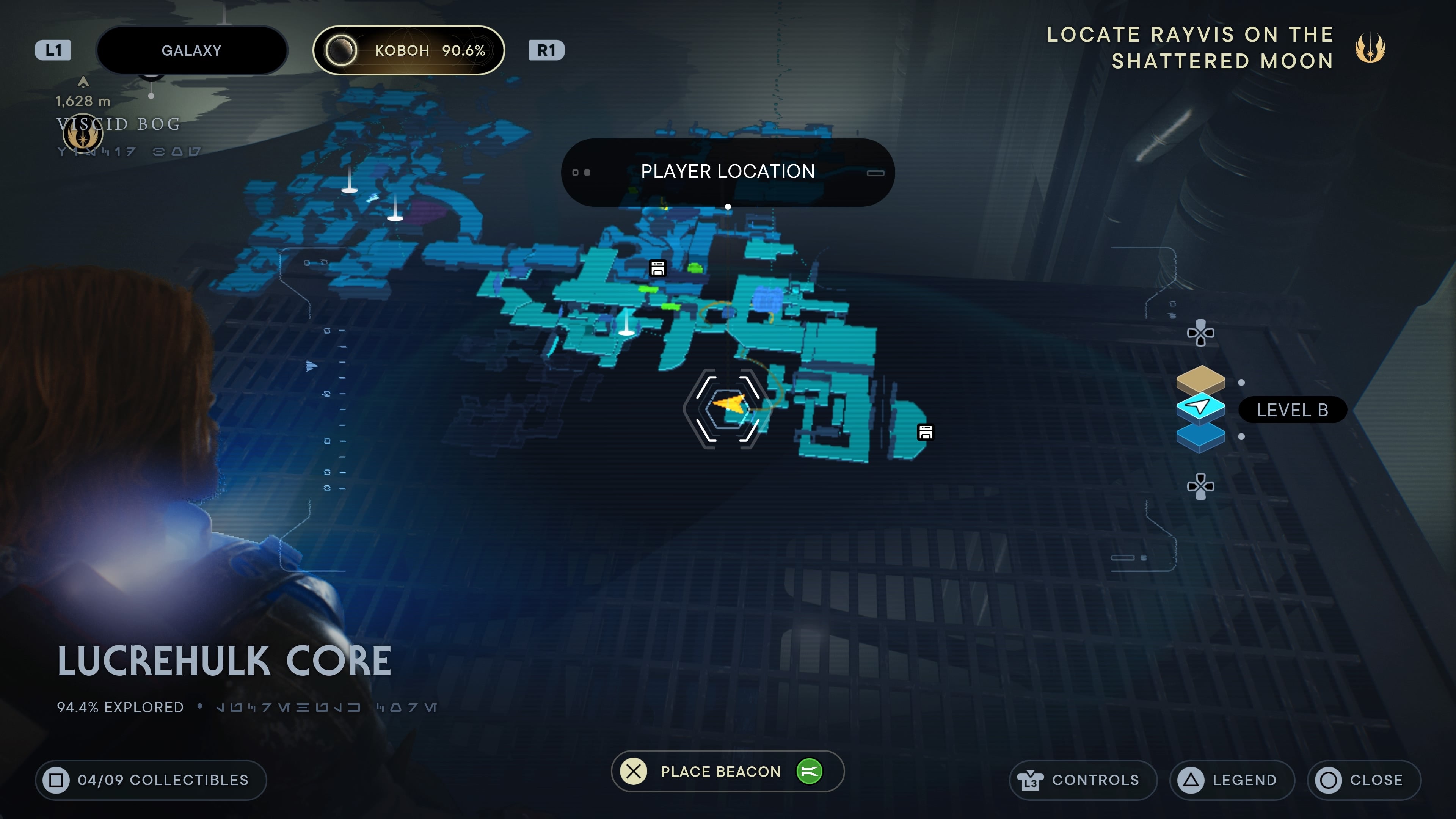Click R1 to view the next planet
1456x819 pixels.
(546, 50)
